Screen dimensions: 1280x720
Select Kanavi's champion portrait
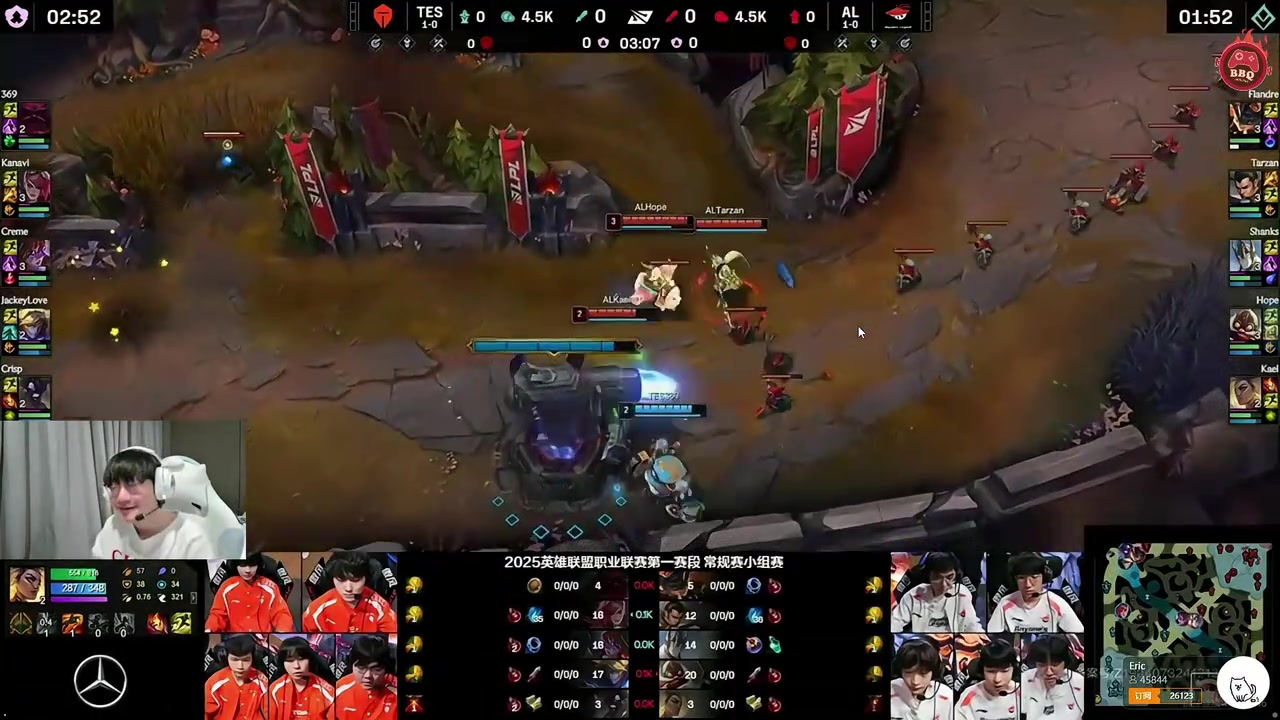[x=36, y=186]
